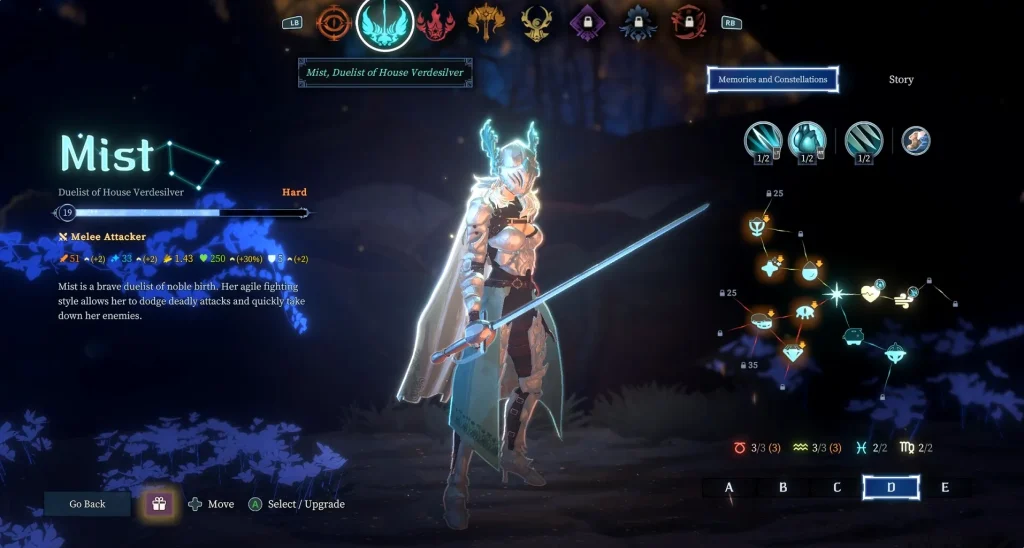
Task: Select the red flame hero emblem
Action: coord(436,22)
